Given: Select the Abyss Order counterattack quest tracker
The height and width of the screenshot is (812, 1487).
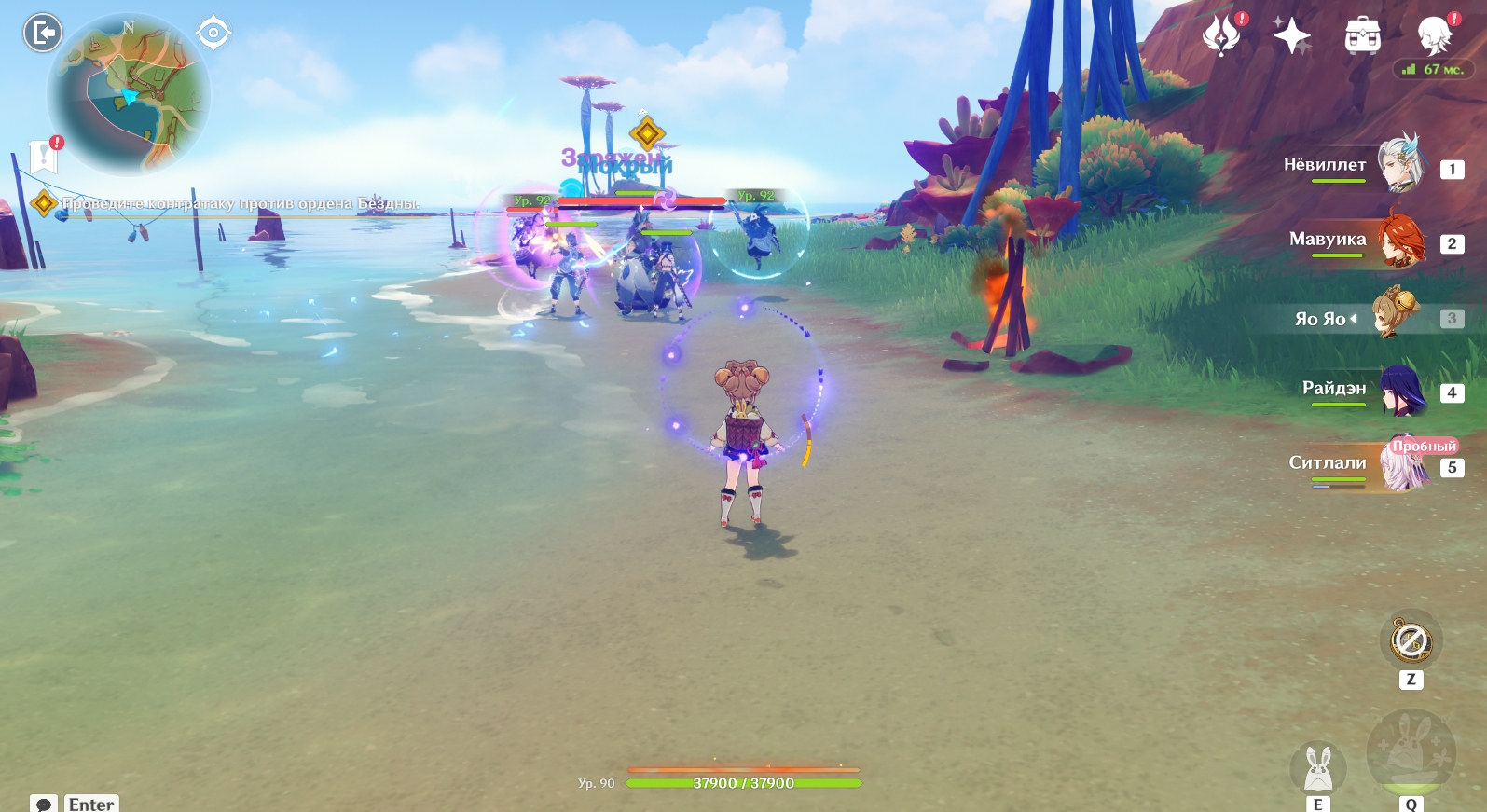Looking at the screenshot, I should click(240, 203).
